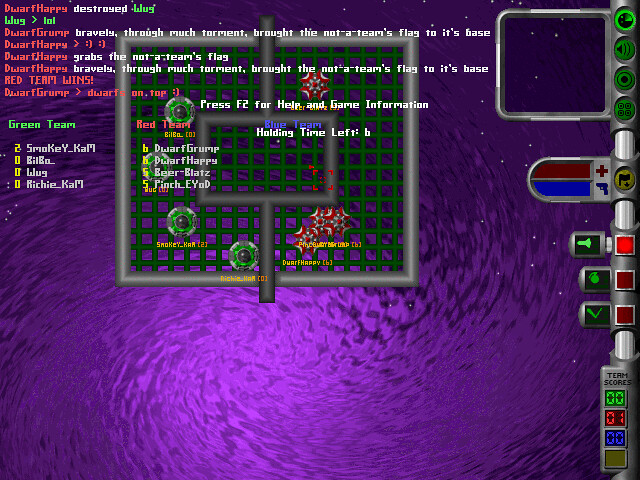Open the four-squares options button

pos(624,108)
